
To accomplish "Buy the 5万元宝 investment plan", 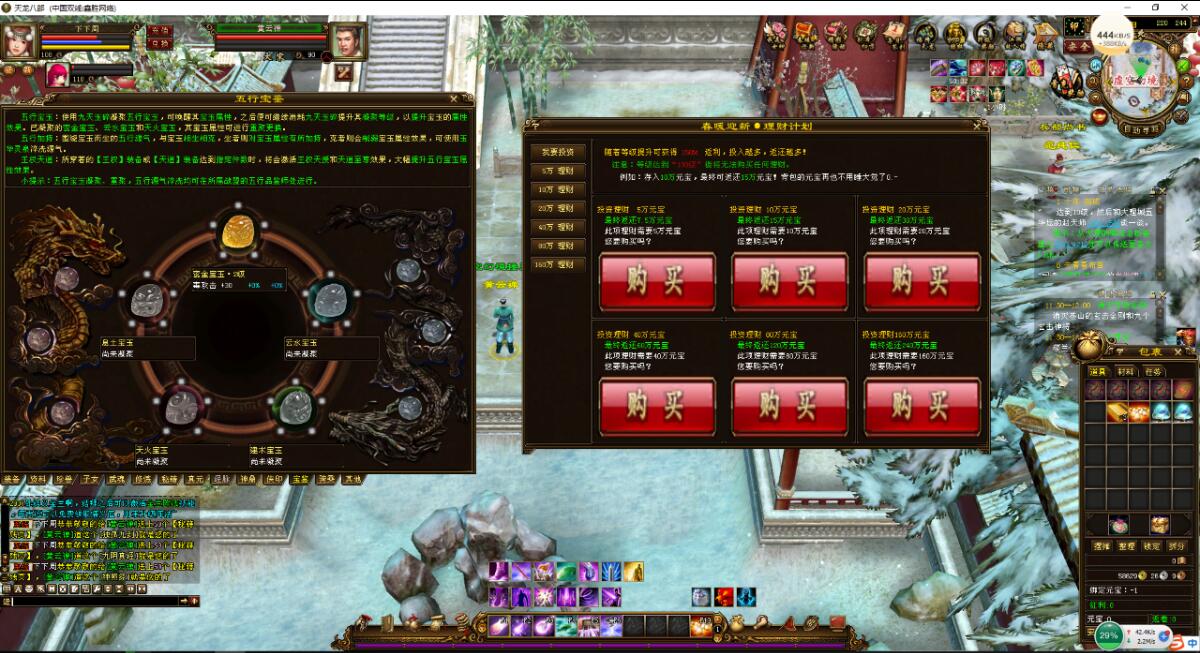I will coord(657,282).
